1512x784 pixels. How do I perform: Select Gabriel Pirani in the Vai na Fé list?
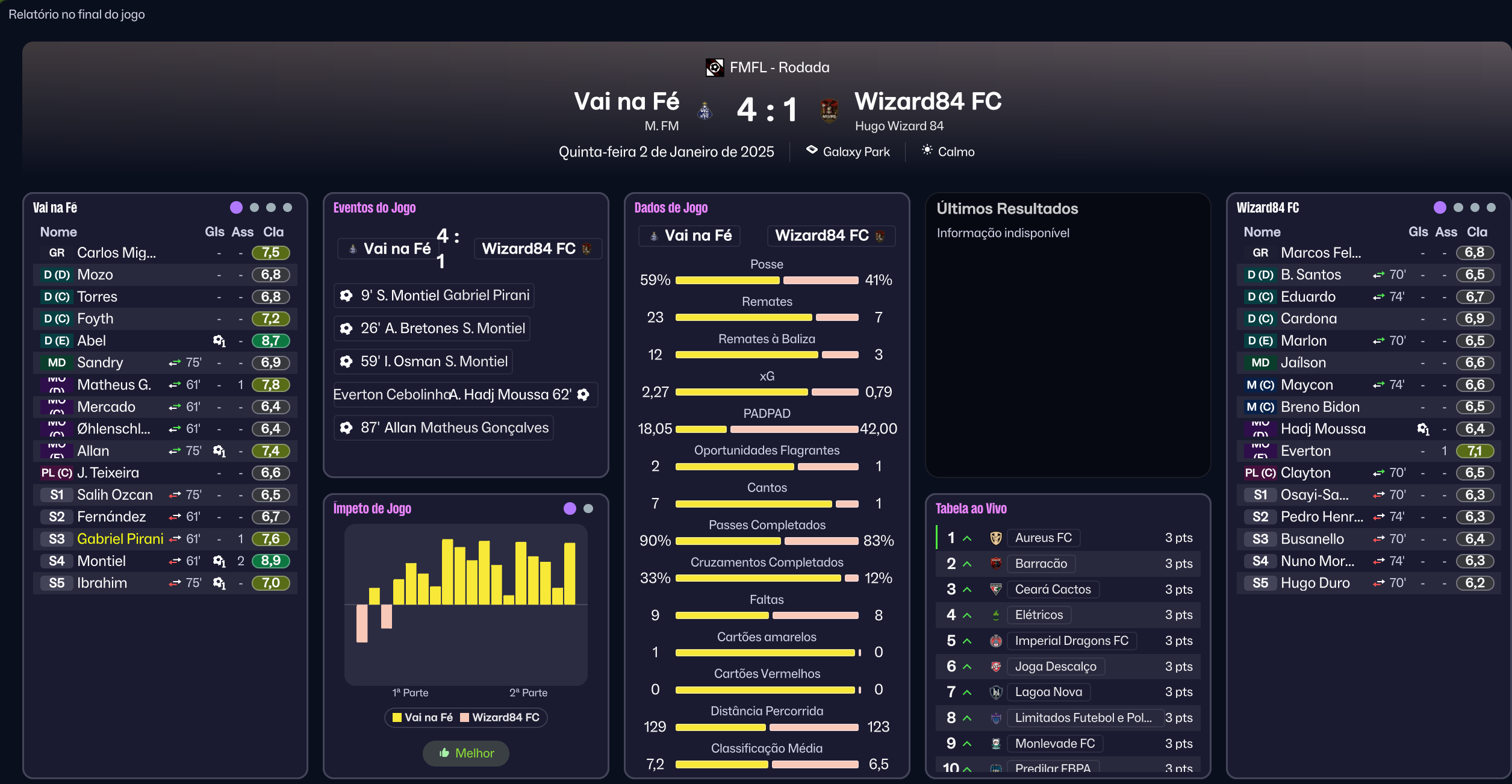pos(120,539)
